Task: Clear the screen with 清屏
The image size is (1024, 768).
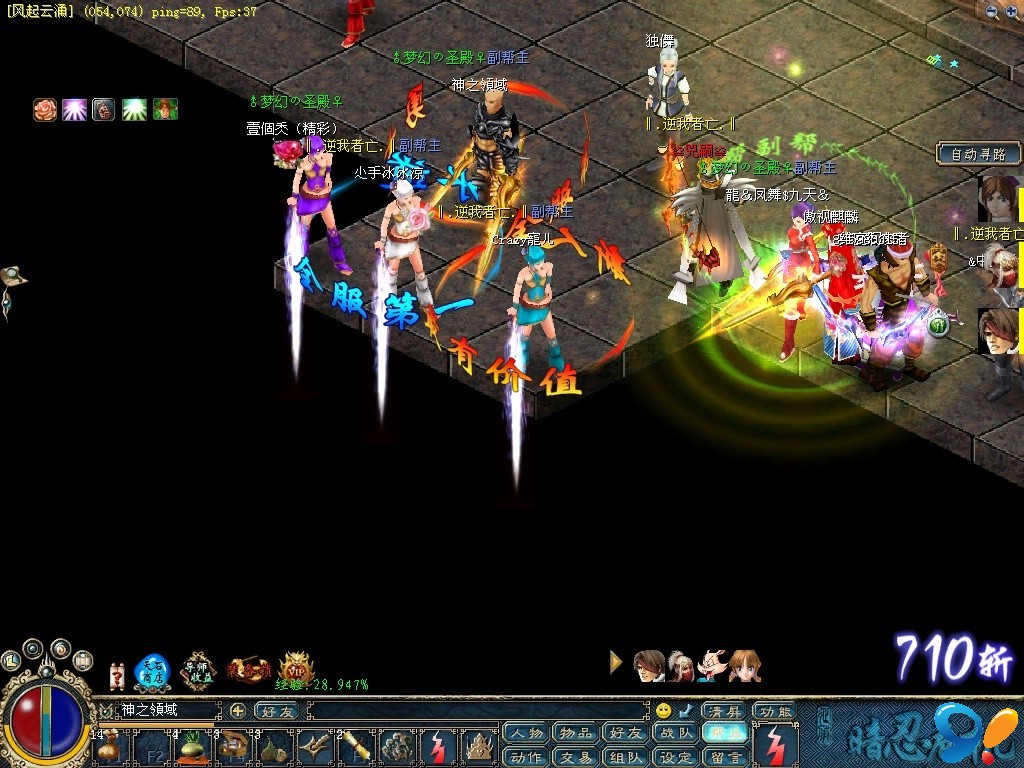Action: pos(725,711)
